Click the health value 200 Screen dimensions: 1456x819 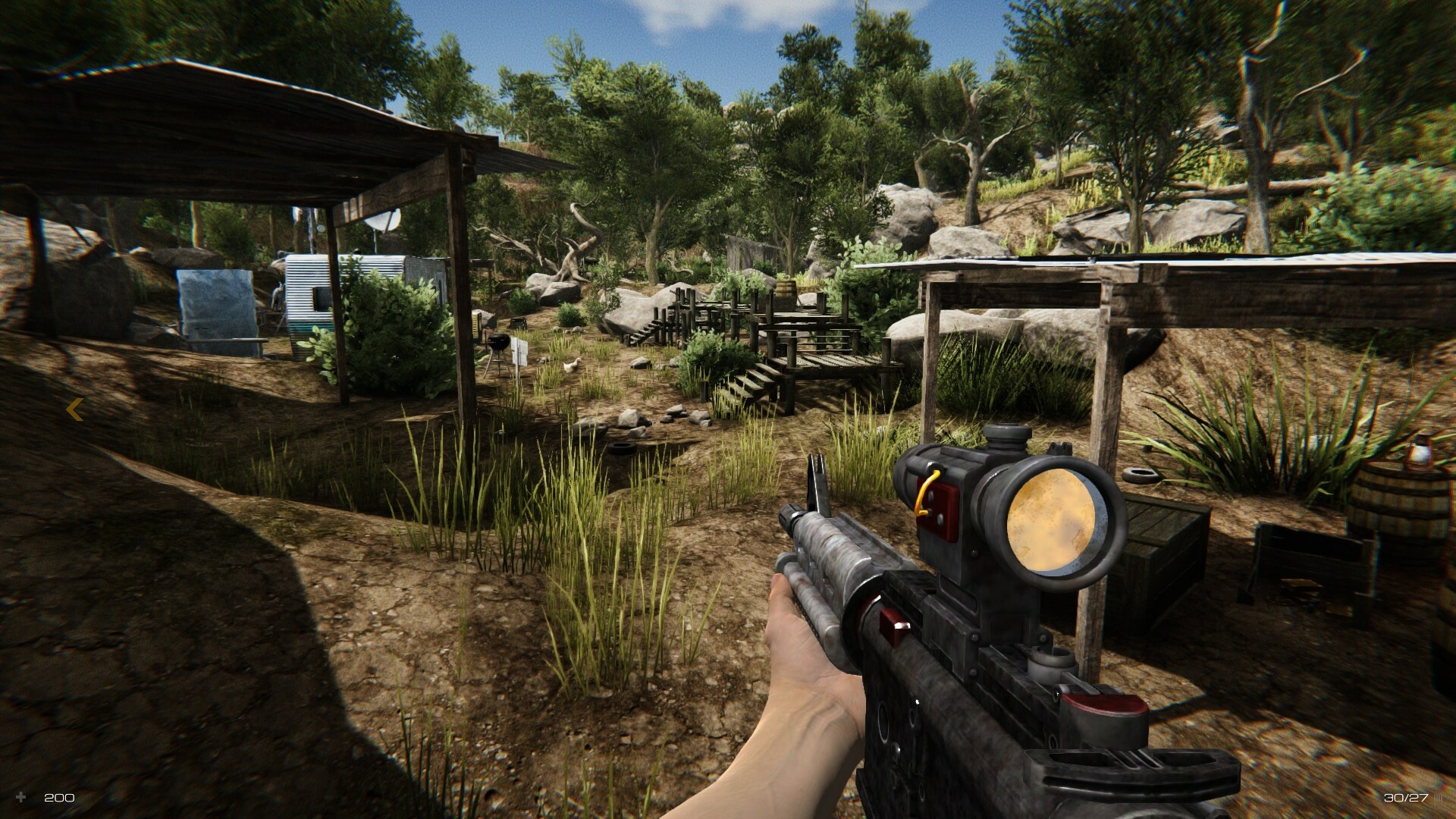click(58, 798)
